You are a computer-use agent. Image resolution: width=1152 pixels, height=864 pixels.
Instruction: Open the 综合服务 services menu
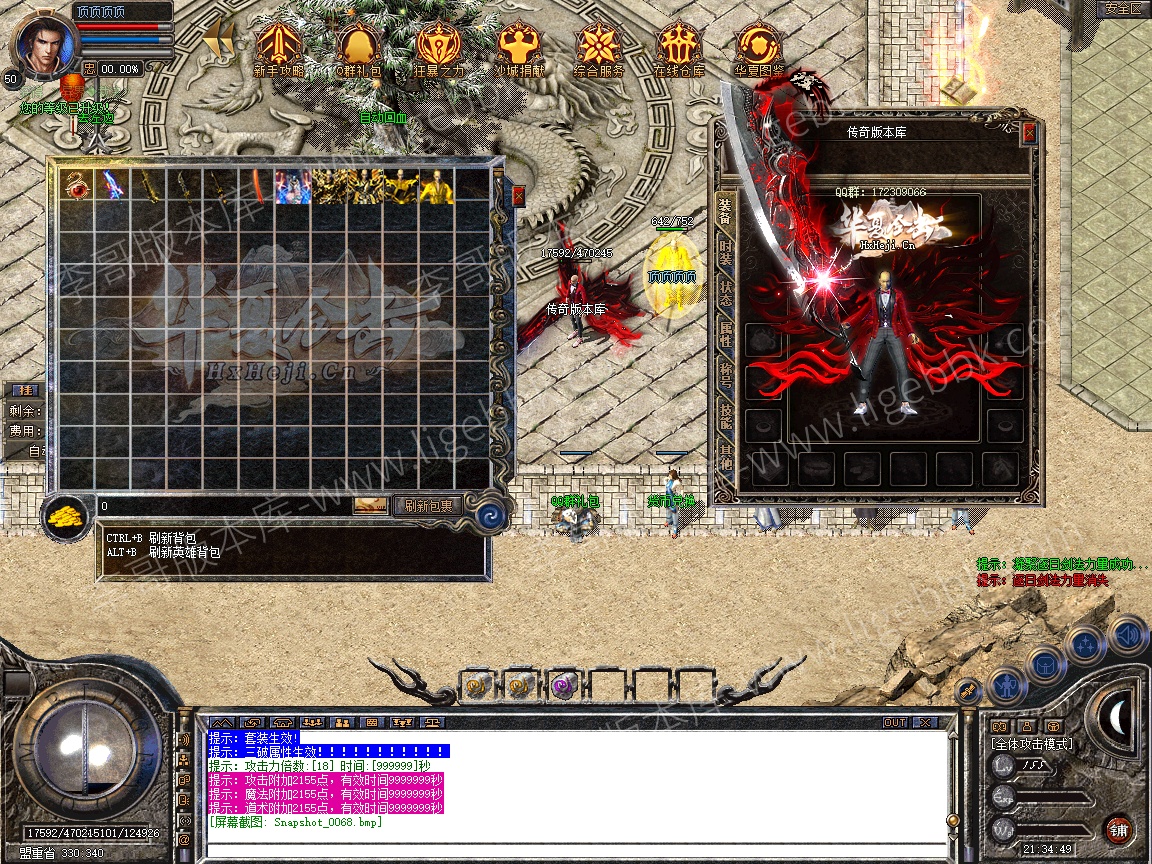[599, 48]
